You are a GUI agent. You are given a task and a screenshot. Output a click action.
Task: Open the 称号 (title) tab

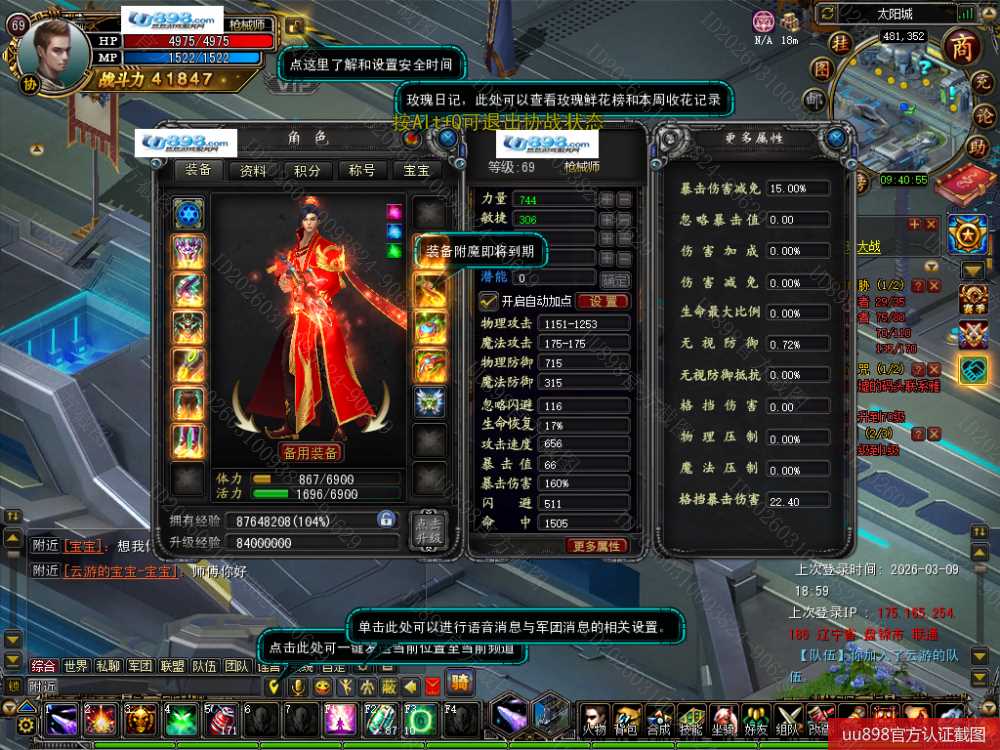point(362,171)
